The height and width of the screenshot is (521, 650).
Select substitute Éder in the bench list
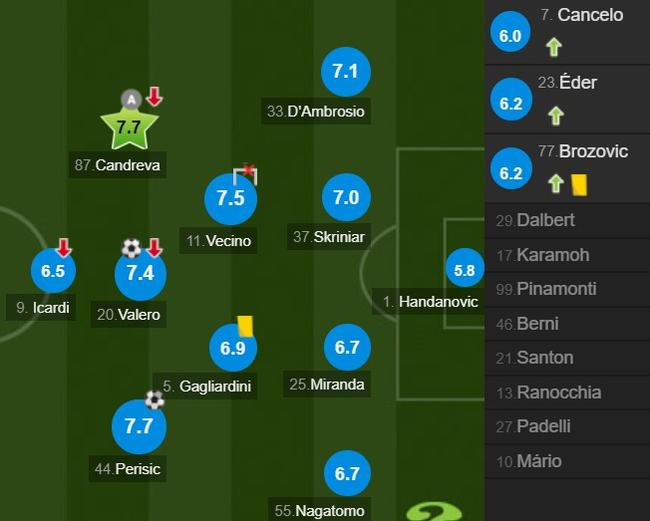[x=567, y=99]
